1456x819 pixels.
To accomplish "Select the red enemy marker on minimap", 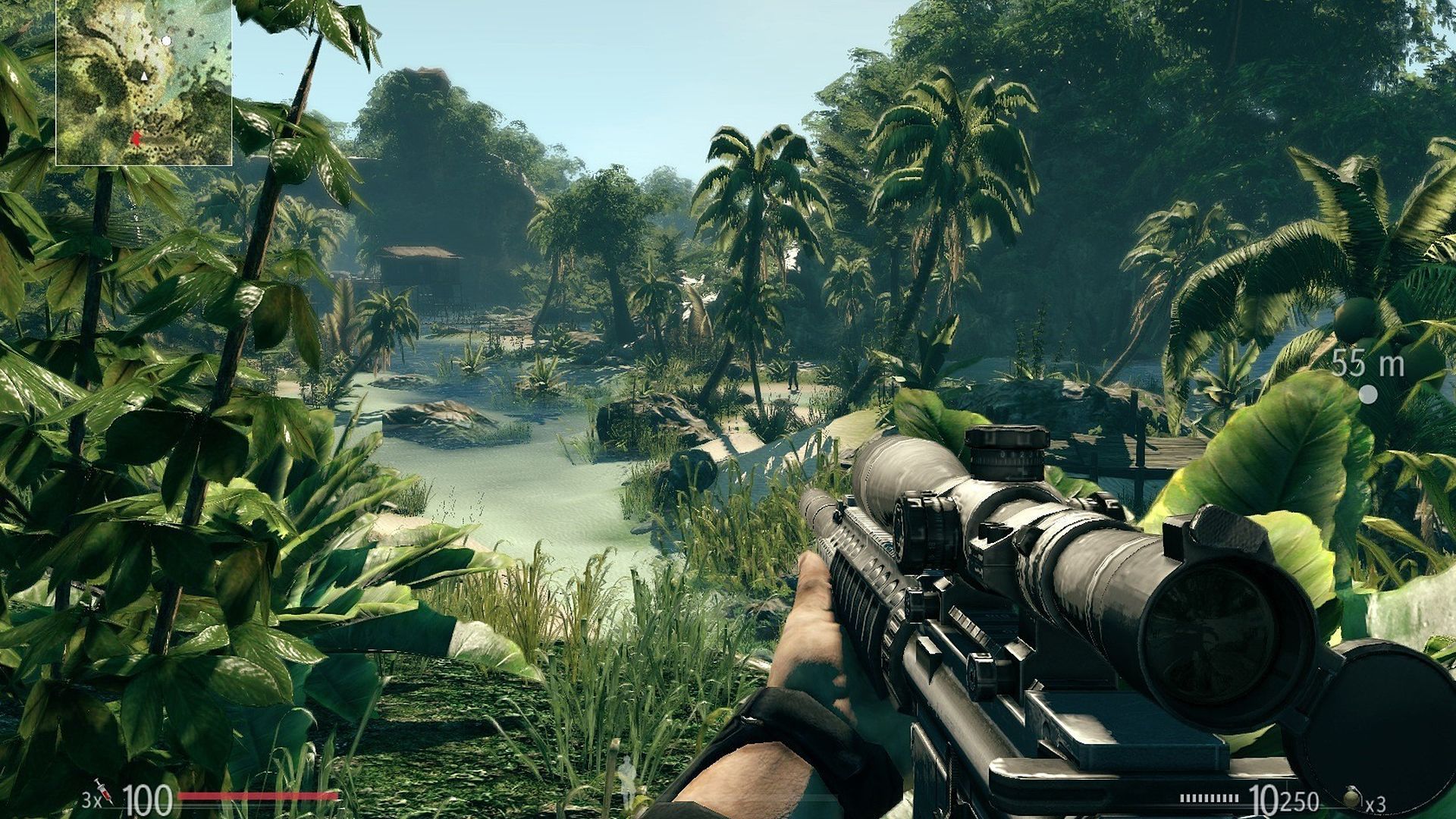I will (x=136, y=139).
